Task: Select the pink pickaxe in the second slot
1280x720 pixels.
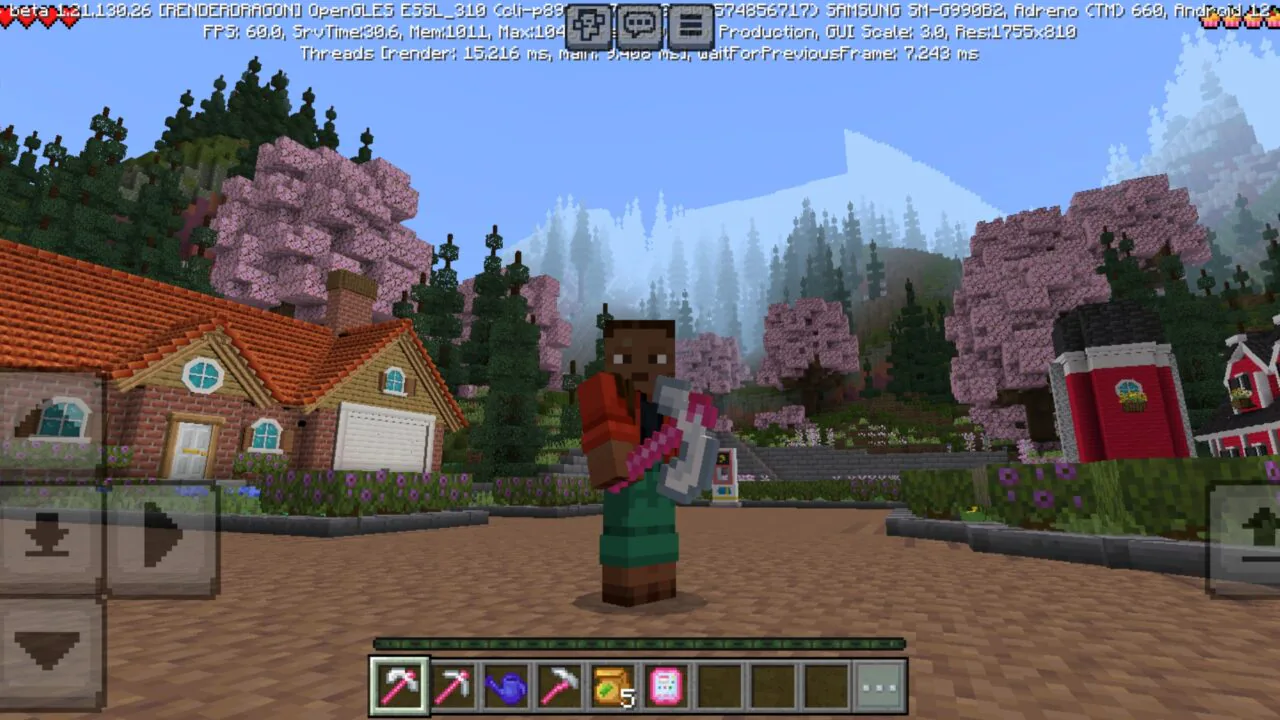Action: pos(453,684)
